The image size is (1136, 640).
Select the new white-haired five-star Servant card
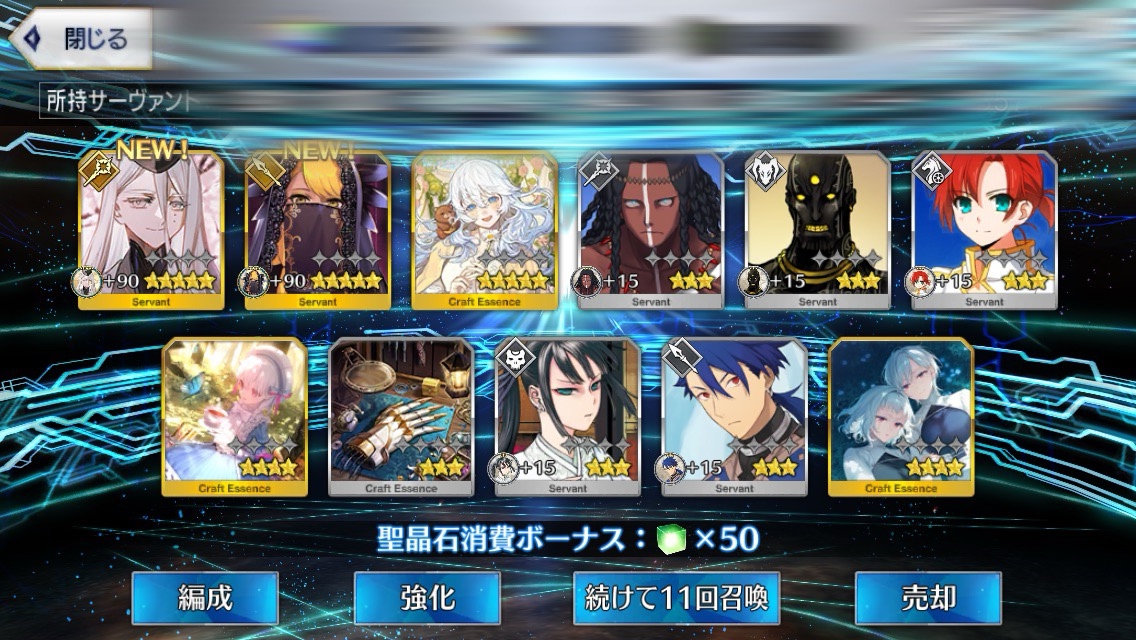click(151, 230)
